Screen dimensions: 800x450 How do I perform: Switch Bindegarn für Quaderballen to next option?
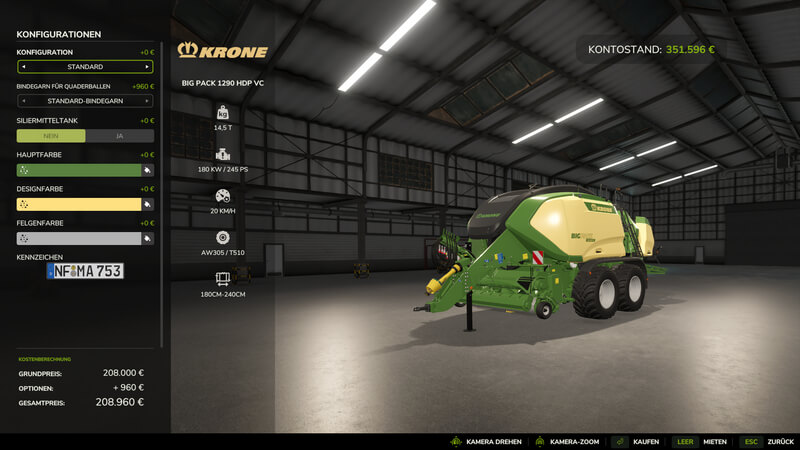click(x=148, y=101)
